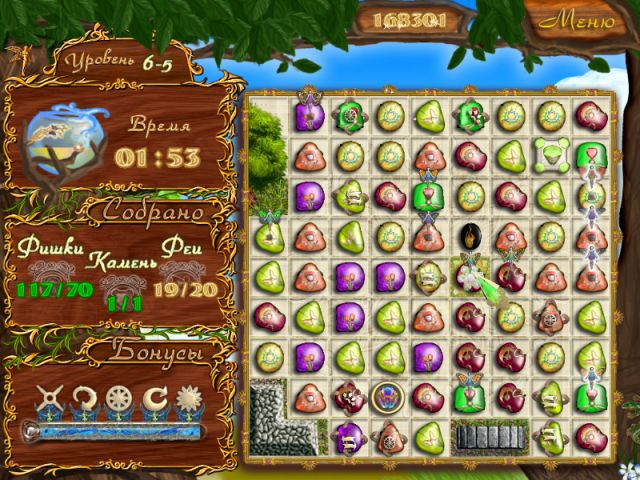This screenshot has height=480, width=640.
Task: Activate the sun burst bonus
Action: (186, 398)
